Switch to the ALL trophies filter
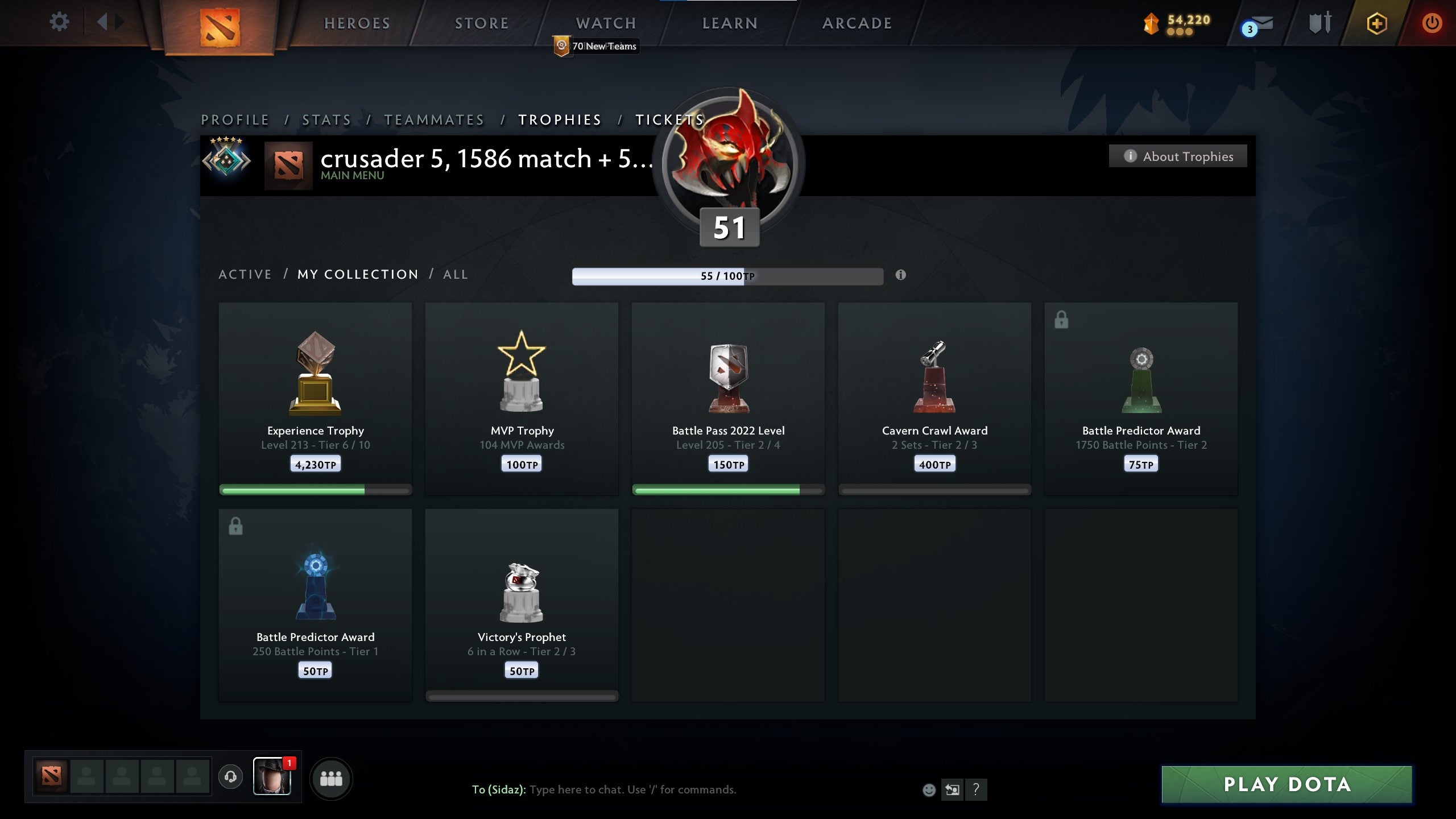The height and width of the screenshot is (819, 1456). pos(454,274)
